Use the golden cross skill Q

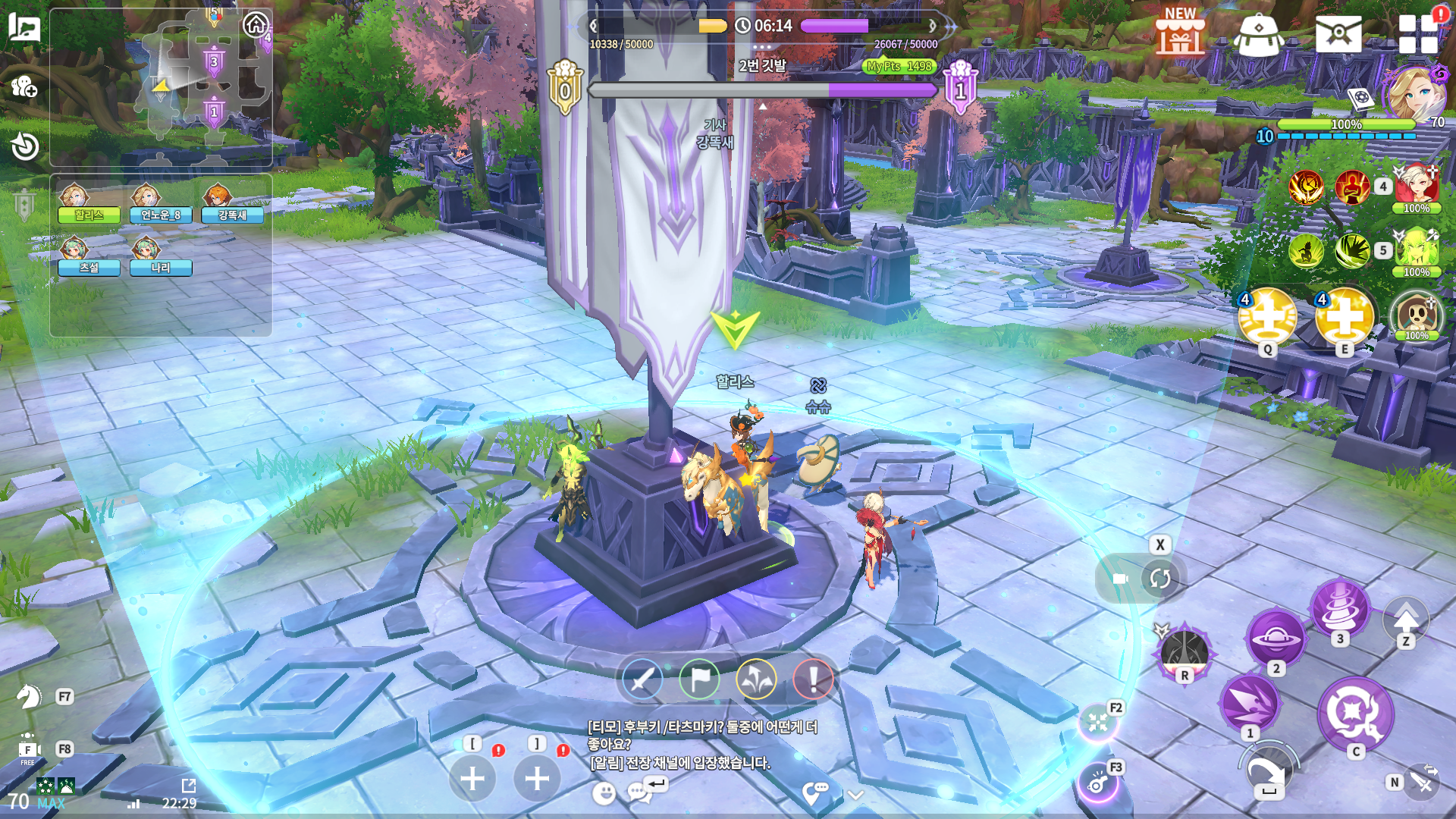click(1267, 317)
